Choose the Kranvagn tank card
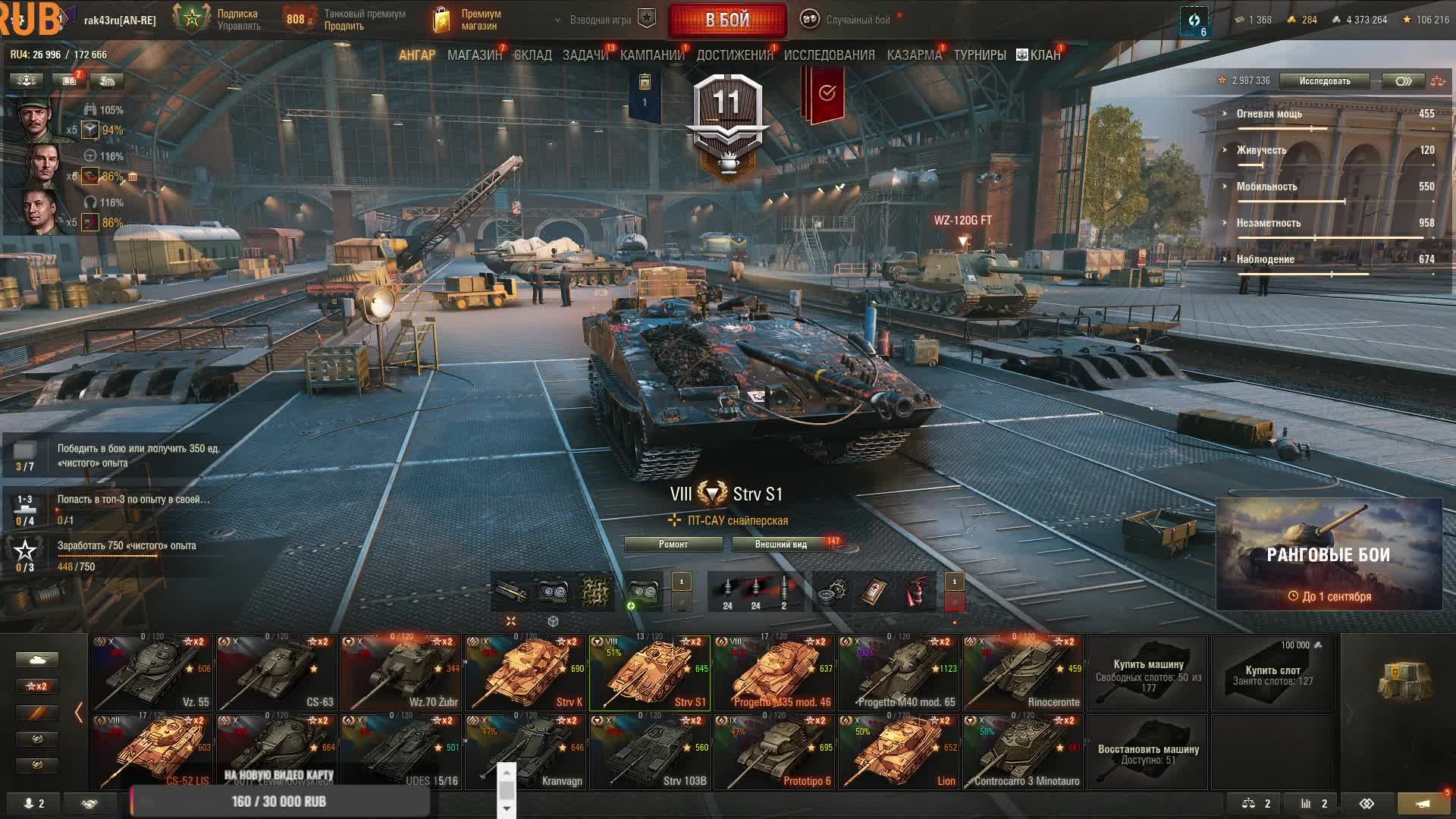Image resolution: width=1456 pixels, height=819 pixels. (x=526, y=752)
